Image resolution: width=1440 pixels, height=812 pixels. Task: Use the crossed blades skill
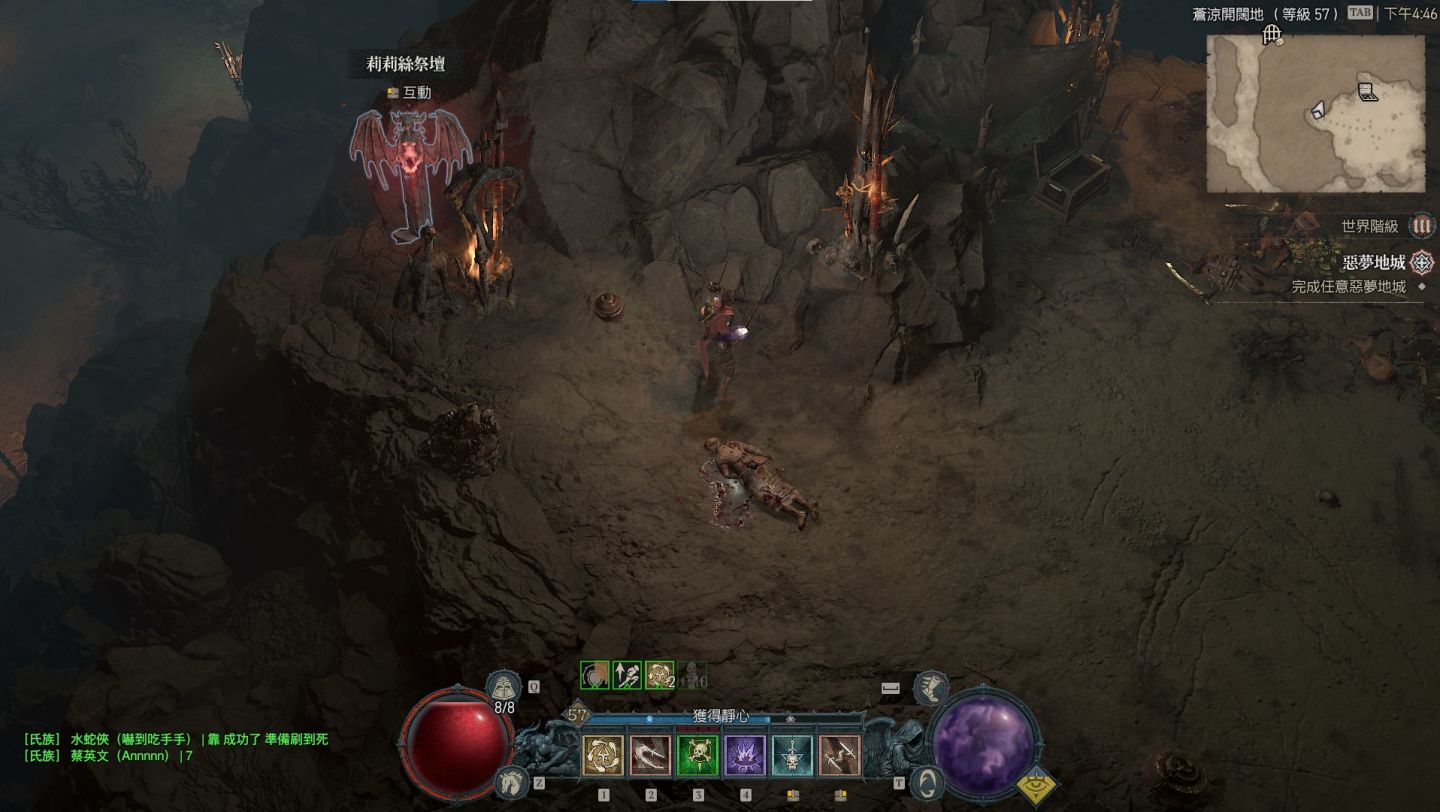click(839, 756)
